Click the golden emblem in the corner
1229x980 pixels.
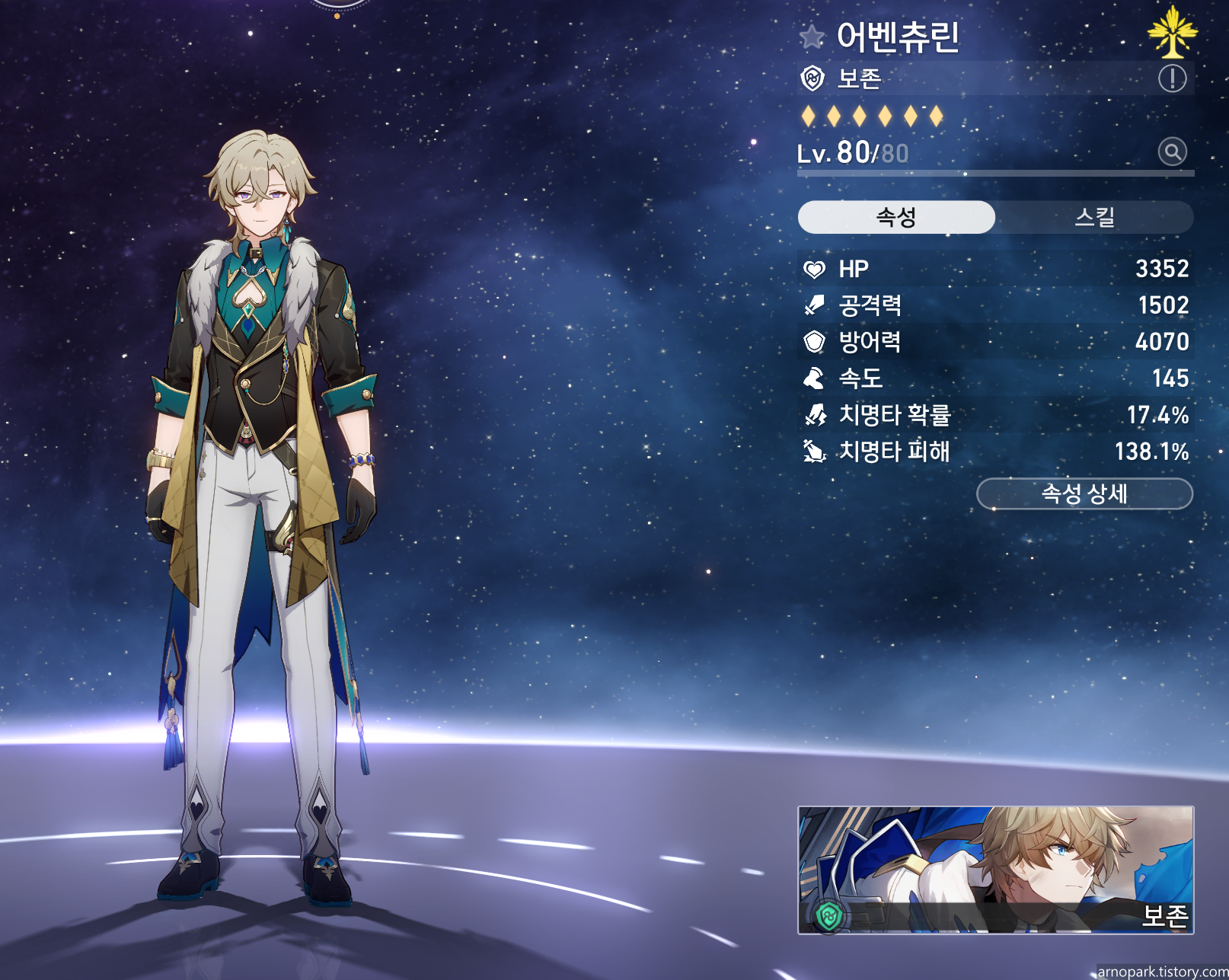click(x=1172, y=32)
